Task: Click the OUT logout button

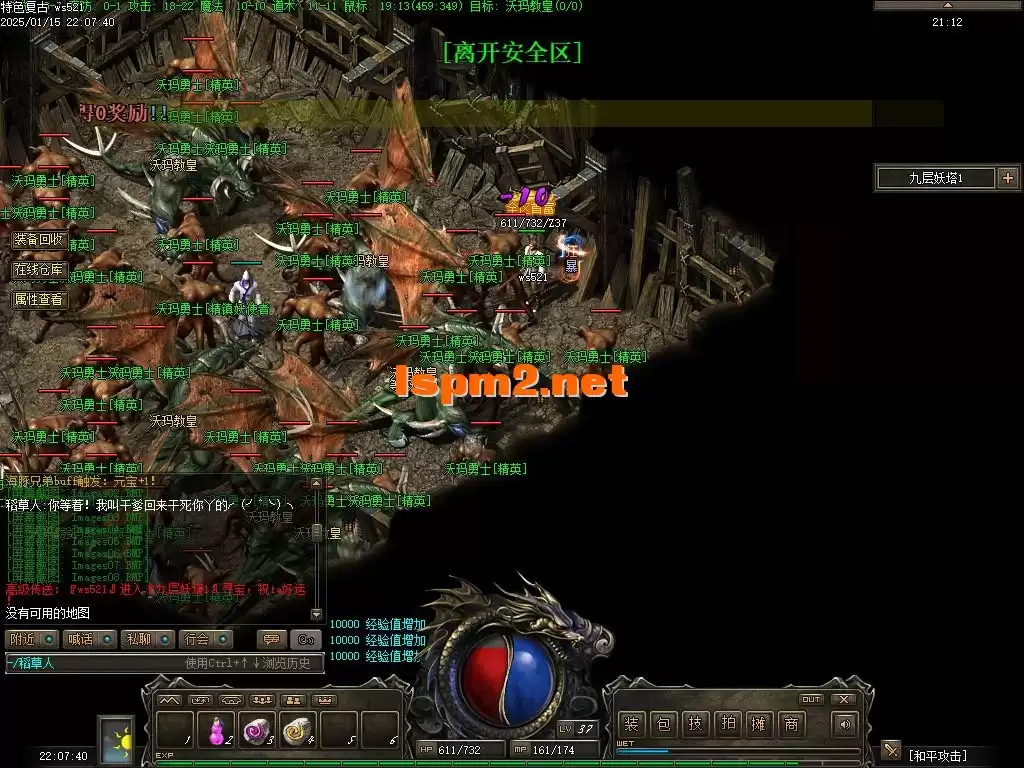Action: [811, 699]
